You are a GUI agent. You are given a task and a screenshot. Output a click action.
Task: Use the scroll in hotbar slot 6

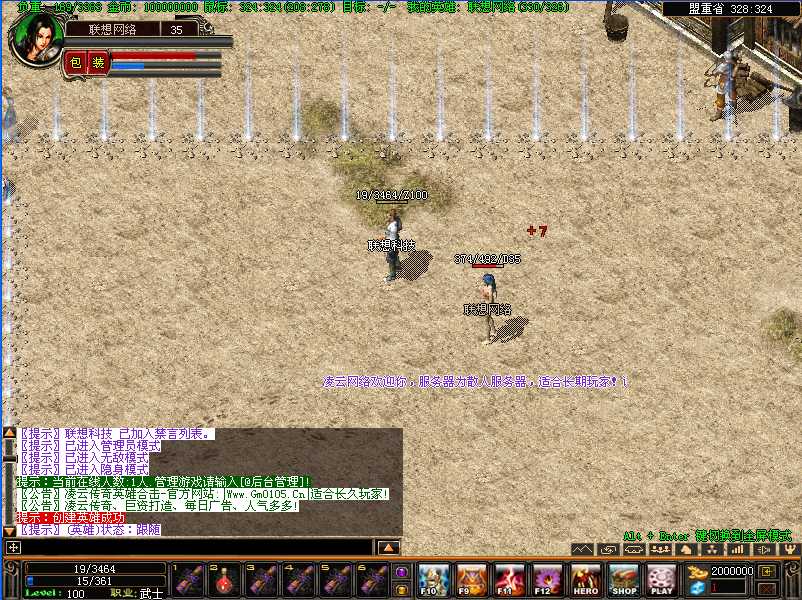tap(373, 579)
